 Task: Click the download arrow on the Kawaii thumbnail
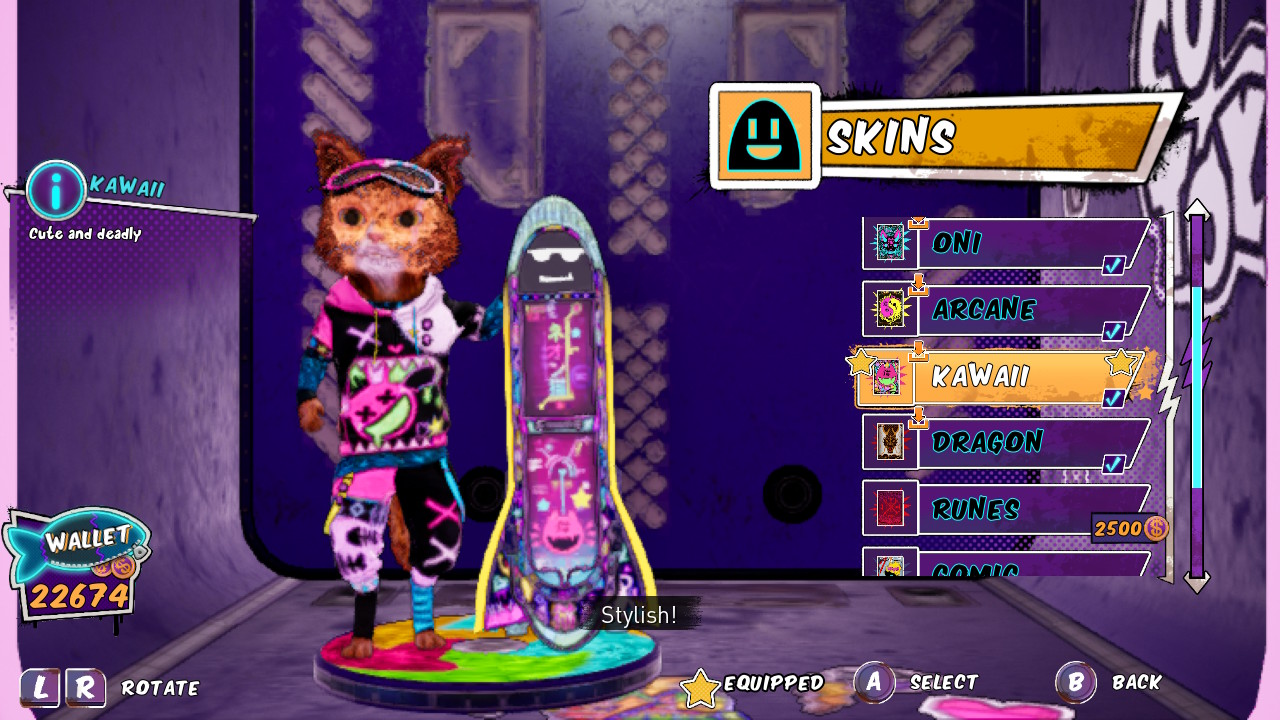pos(920,350)
